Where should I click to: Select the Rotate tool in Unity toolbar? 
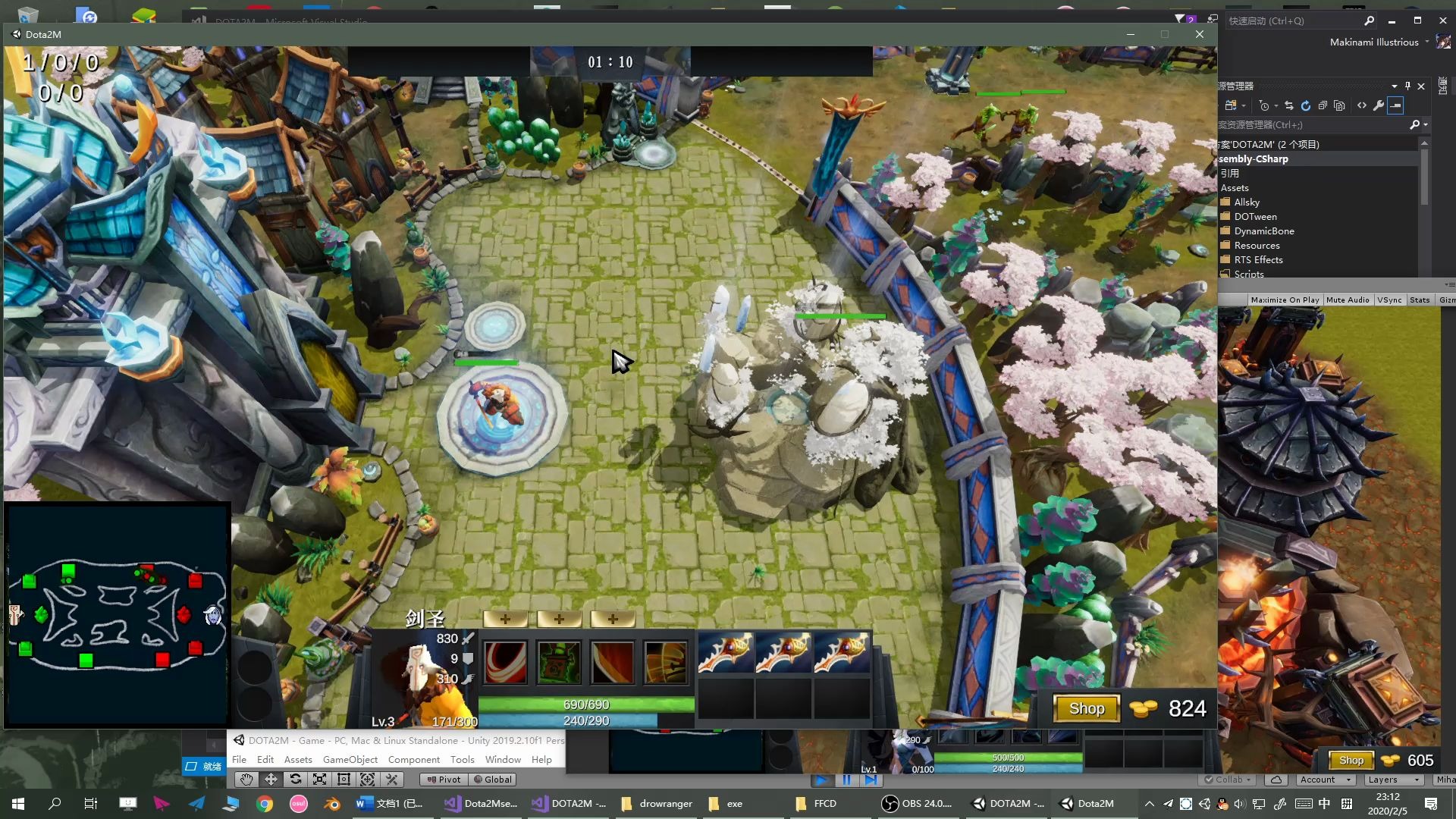pos(296,779)
